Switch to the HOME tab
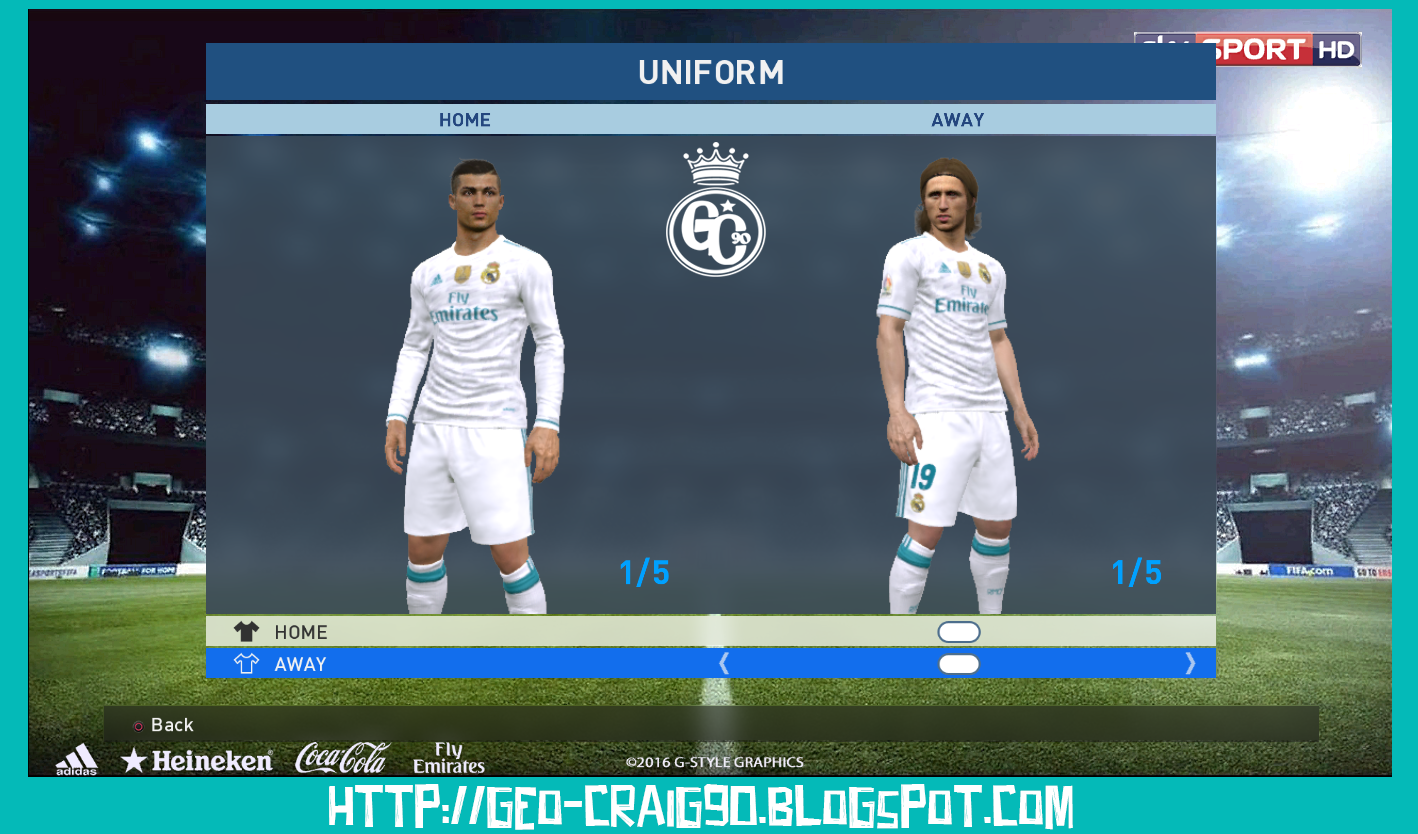Screen dimensions: 1418x834 point(464,119)
